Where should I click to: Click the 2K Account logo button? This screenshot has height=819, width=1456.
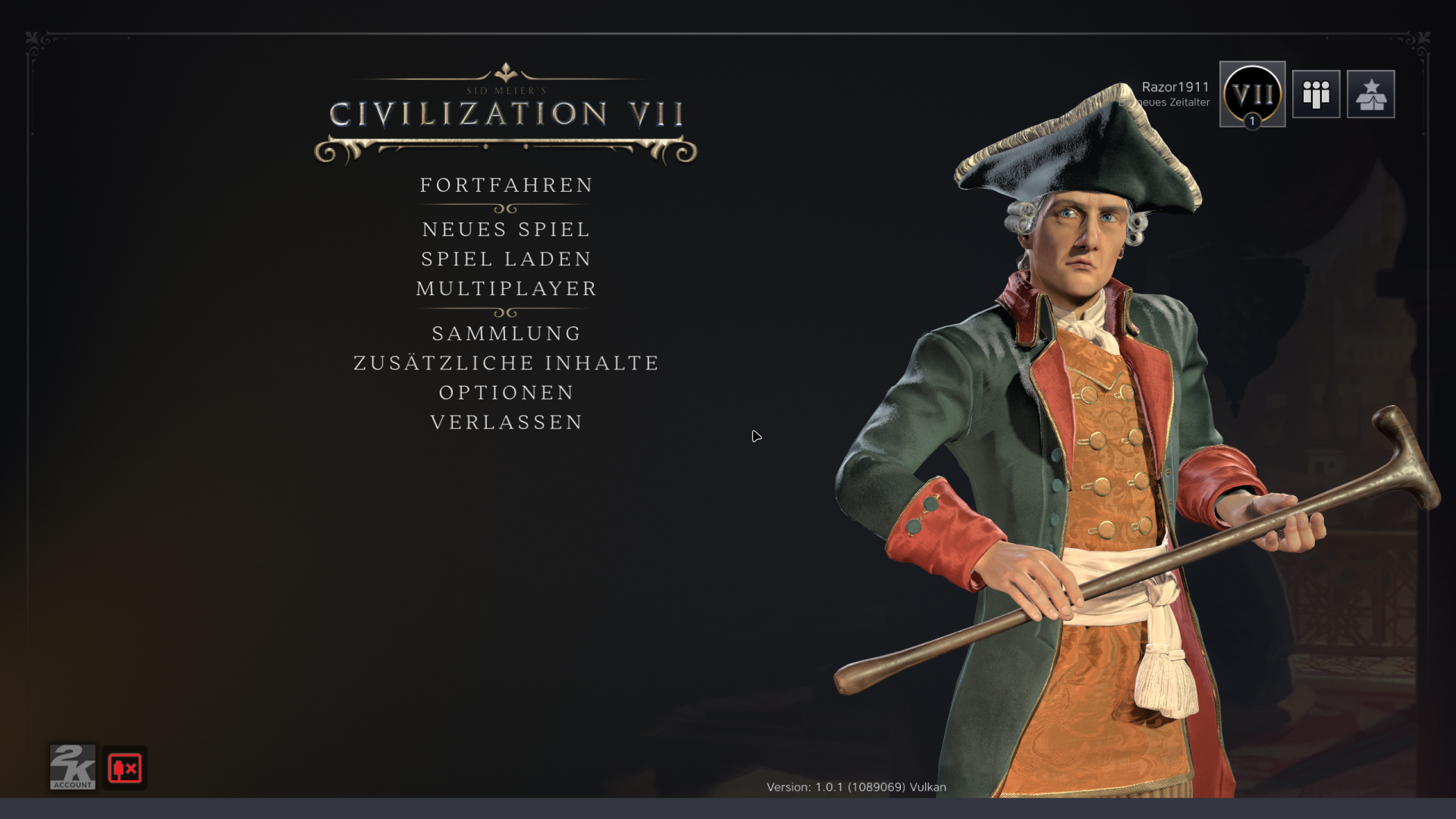point(73,767)
